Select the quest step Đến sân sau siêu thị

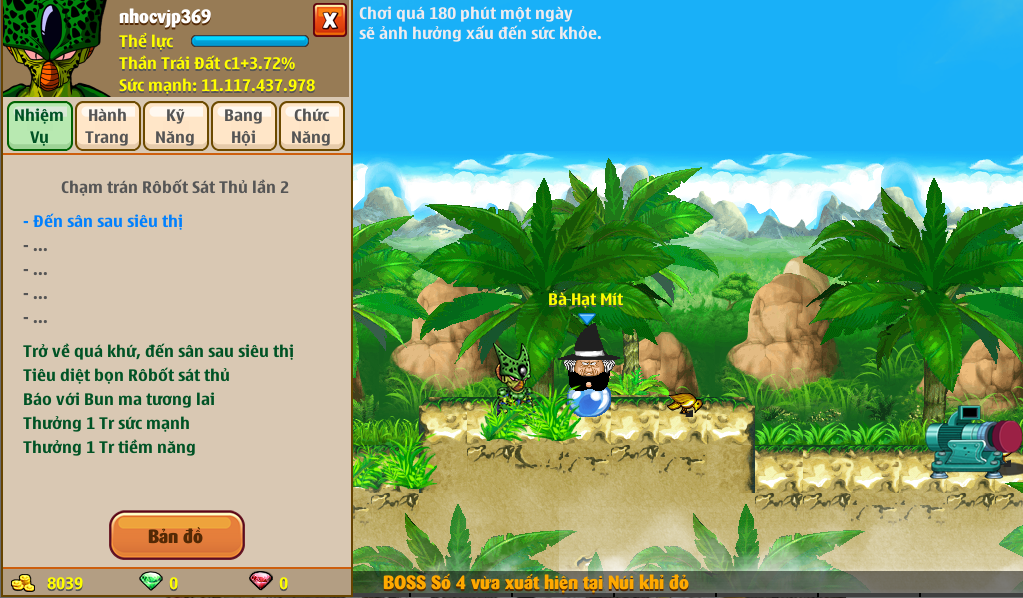103,221
